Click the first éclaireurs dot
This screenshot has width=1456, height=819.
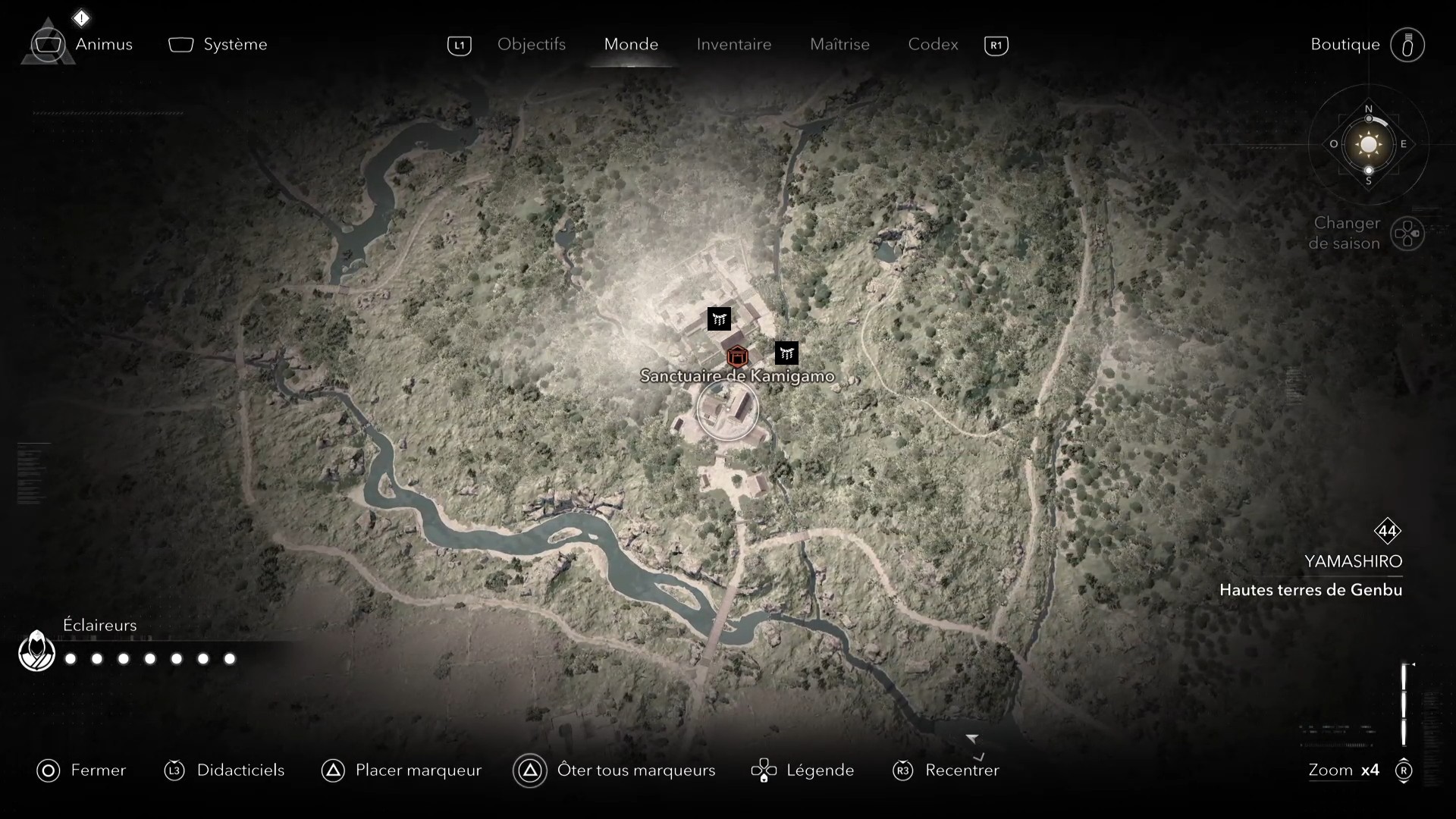click(x=70, y=660)
